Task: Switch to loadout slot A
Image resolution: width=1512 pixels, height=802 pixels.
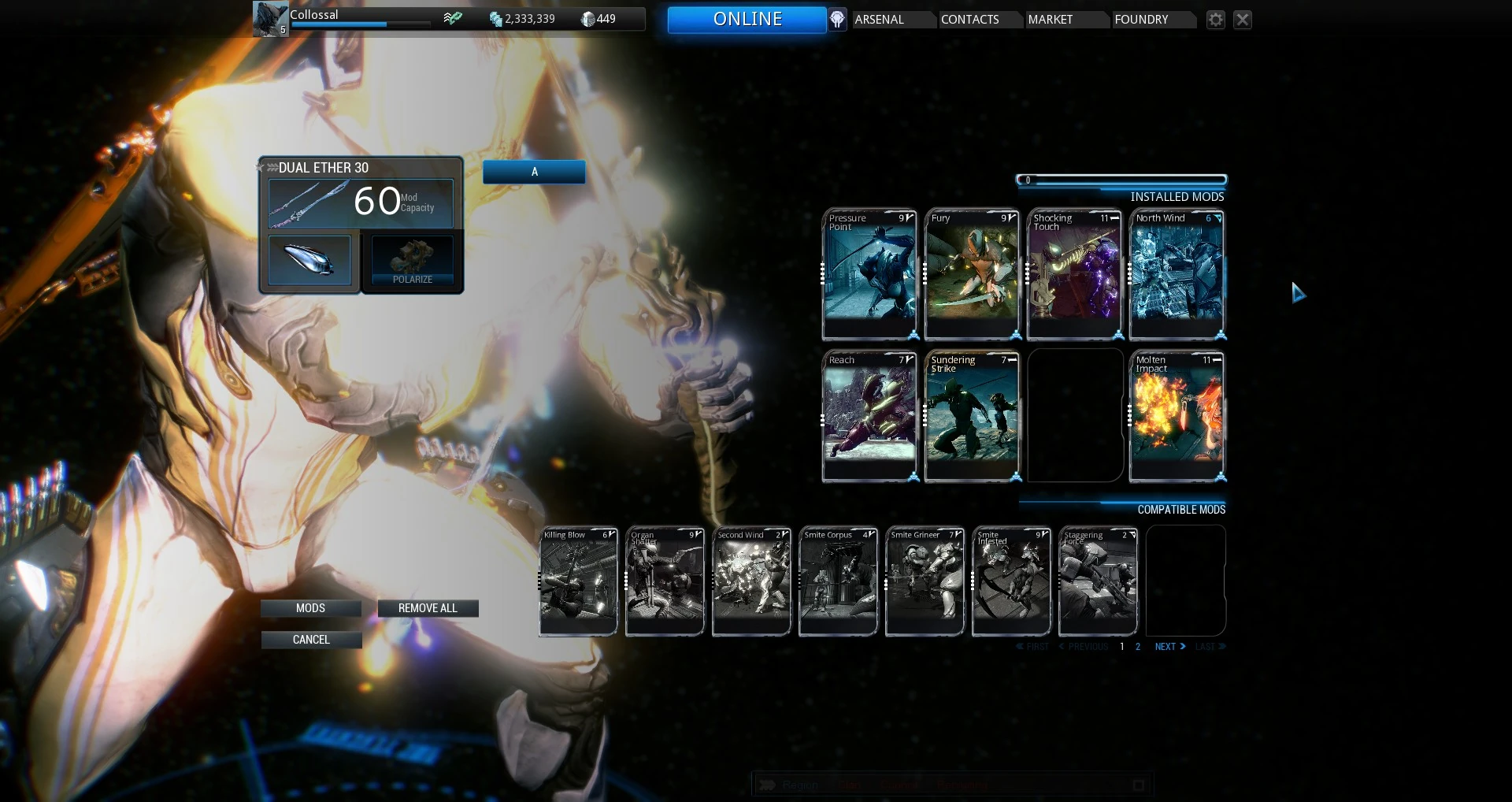Action: [x=534, y=172]
